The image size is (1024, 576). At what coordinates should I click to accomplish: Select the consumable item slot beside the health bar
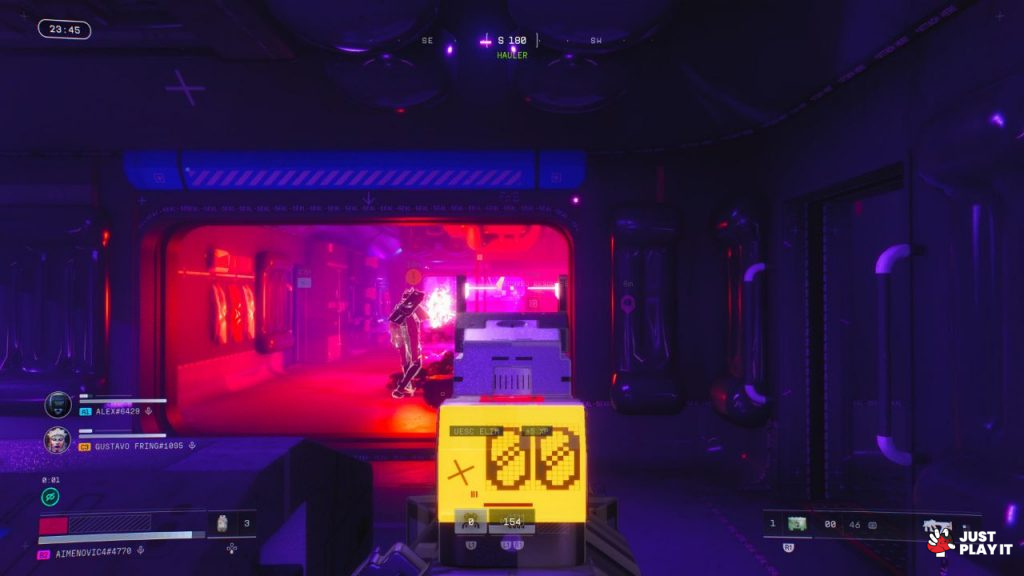pyautogui.click(x=223, y=522)
